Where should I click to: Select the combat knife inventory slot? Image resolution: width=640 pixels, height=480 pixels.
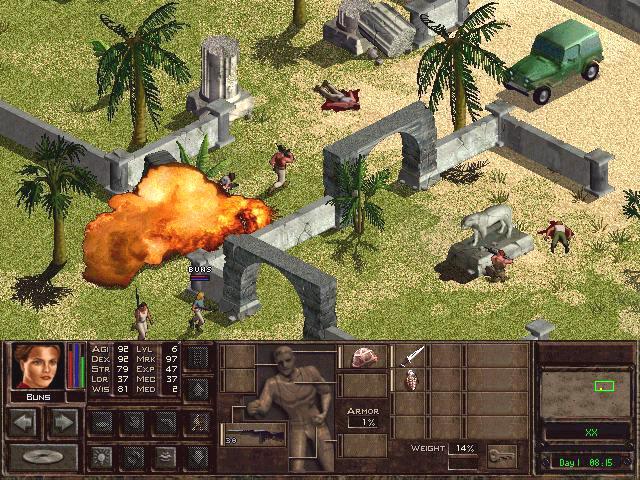tap(410, 356)
